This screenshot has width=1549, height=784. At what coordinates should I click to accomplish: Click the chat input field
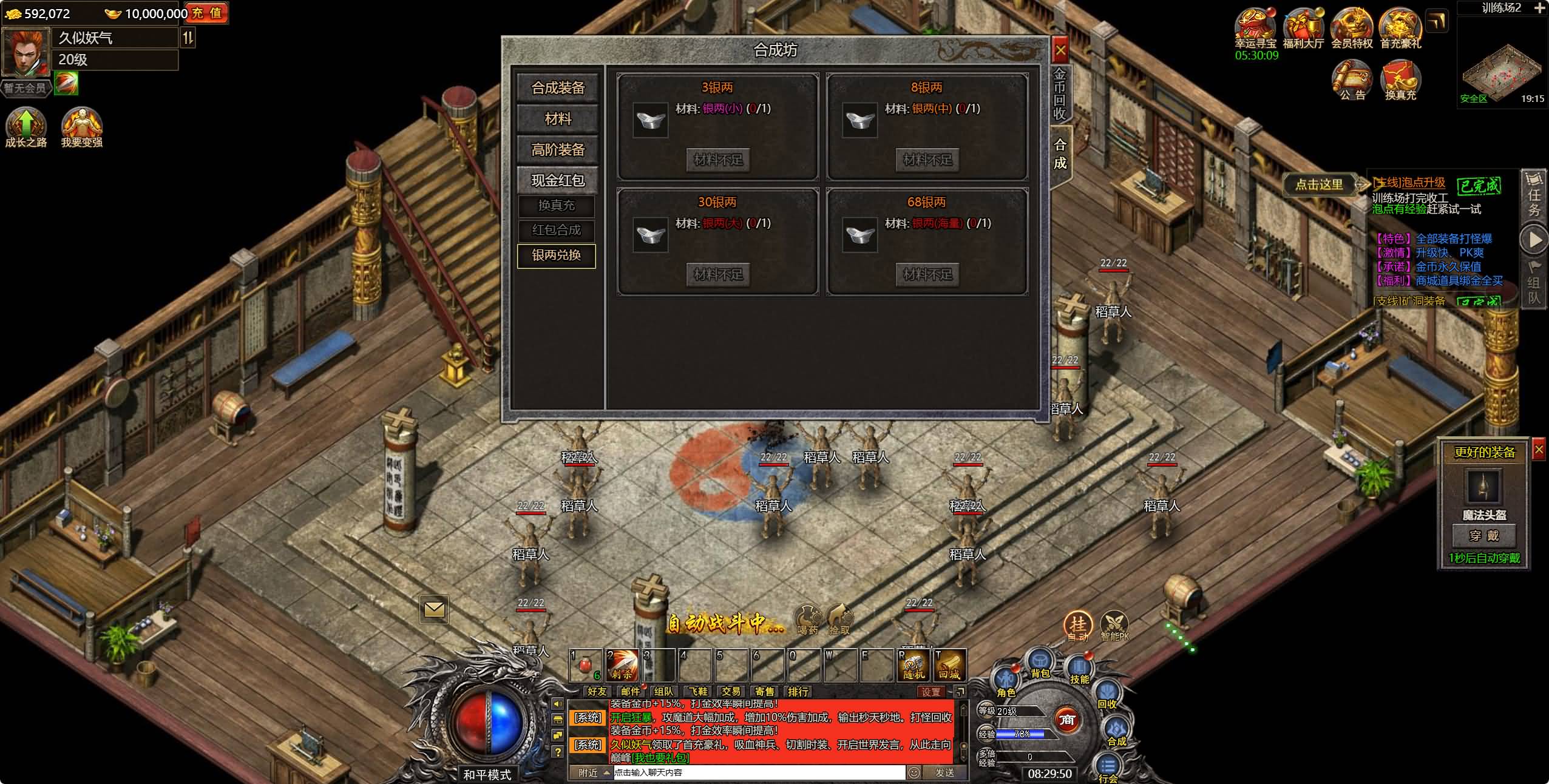tap(759, 772)
